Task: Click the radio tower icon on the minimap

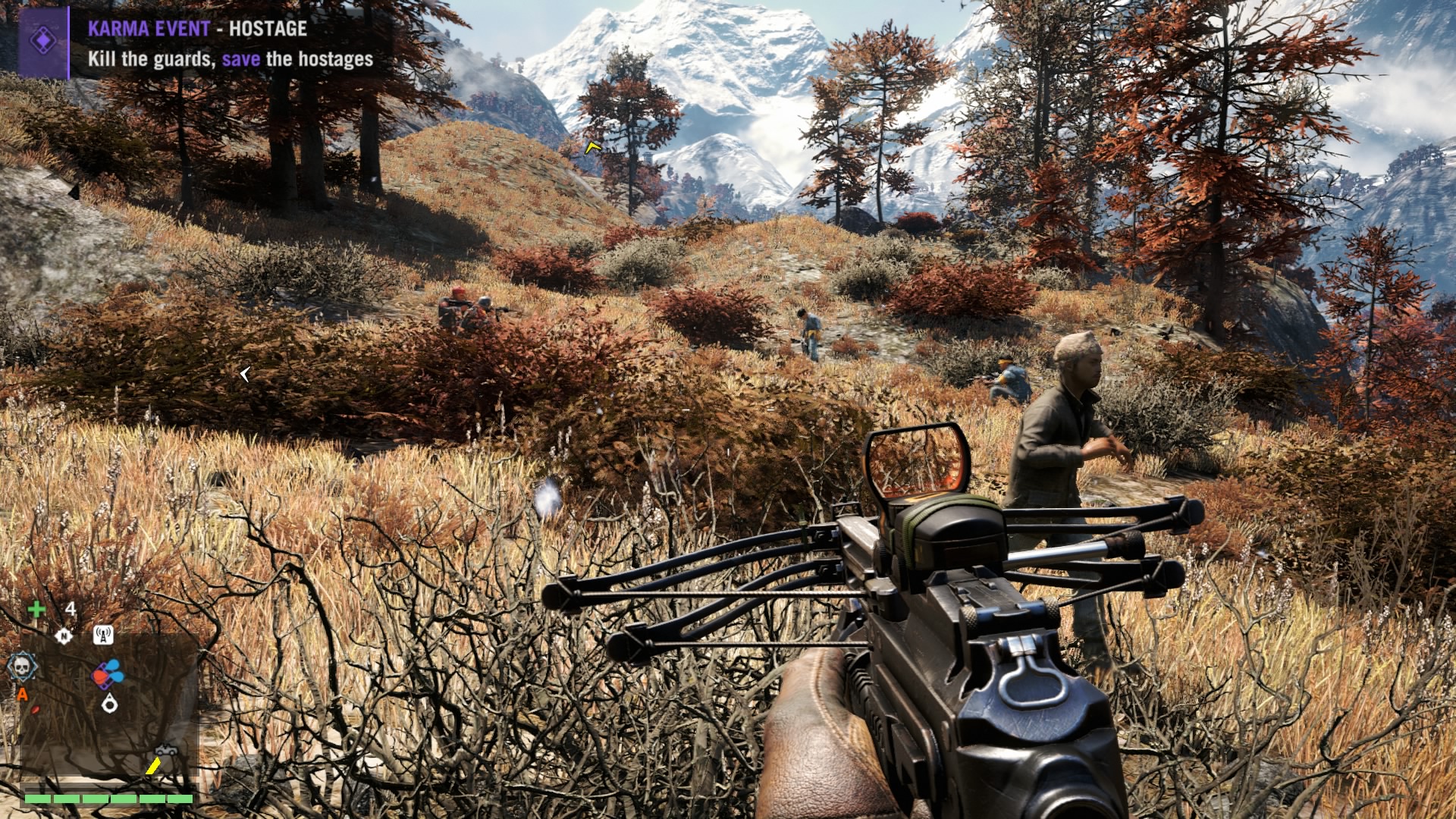Action: pyautogui.click(x=103, y=635)
